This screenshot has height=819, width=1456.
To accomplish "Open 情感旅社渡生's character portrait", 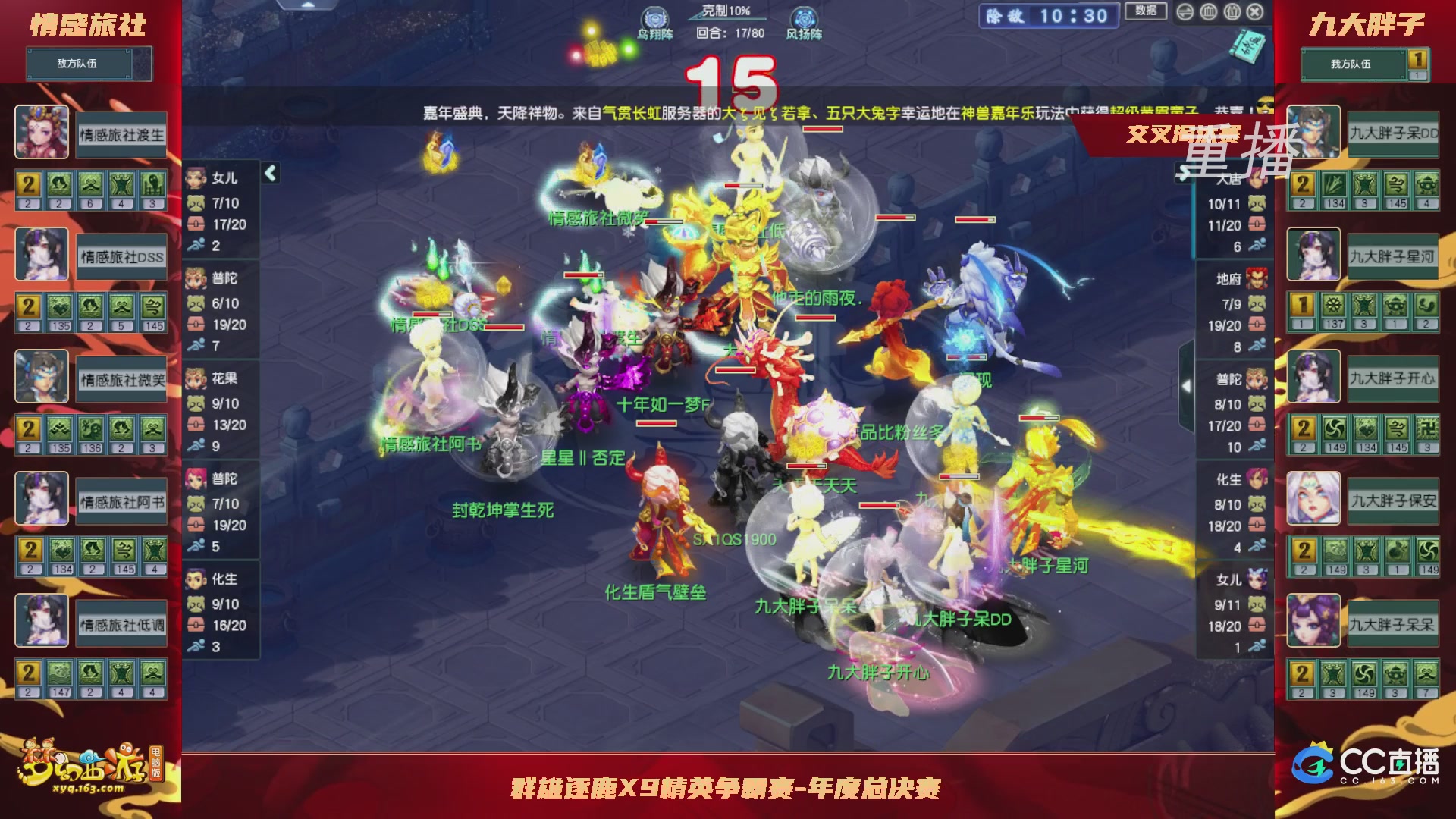I will (x=42, y=133).
